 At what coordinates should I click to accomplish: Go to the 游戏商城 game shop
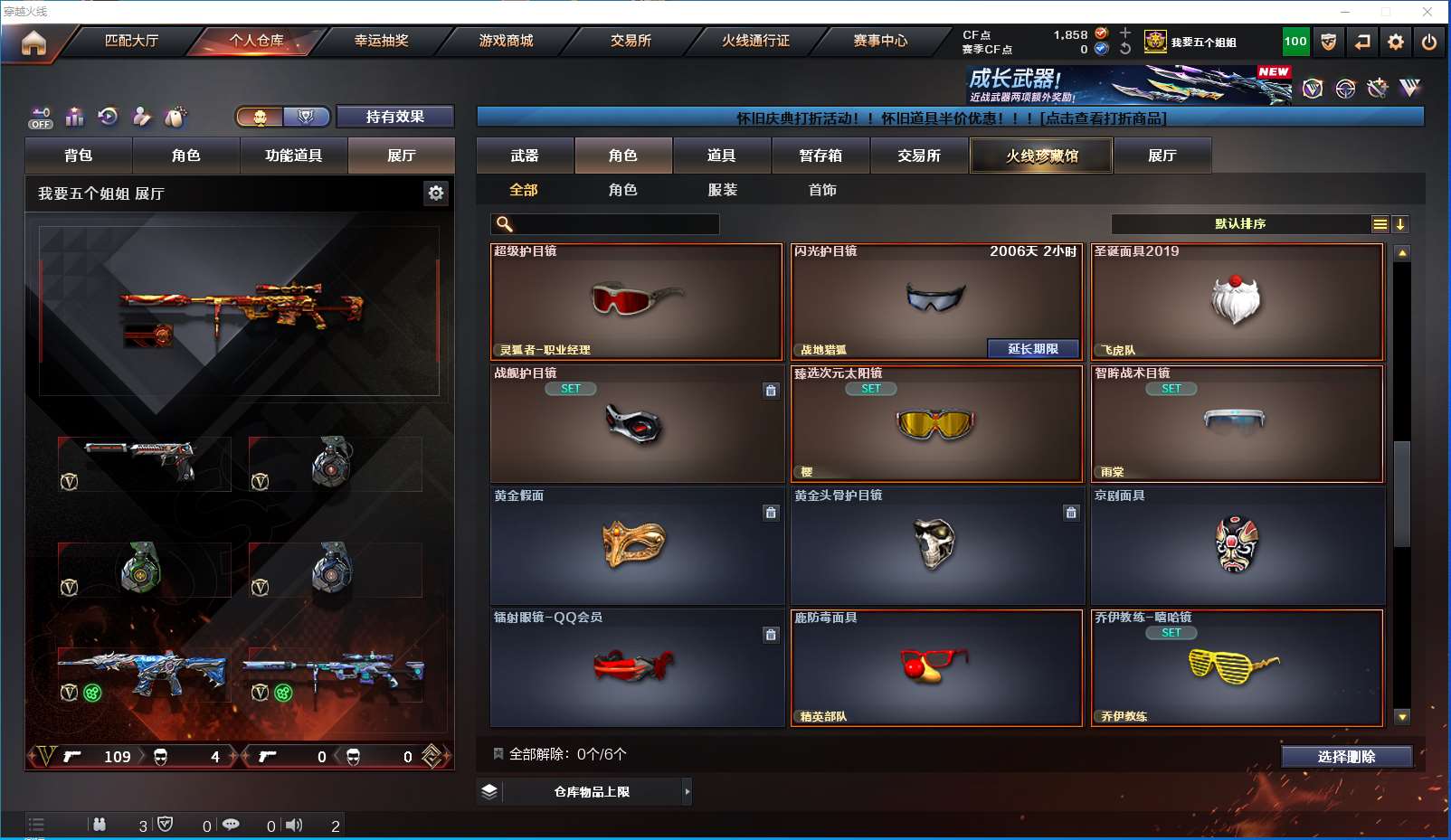point(506,41)
